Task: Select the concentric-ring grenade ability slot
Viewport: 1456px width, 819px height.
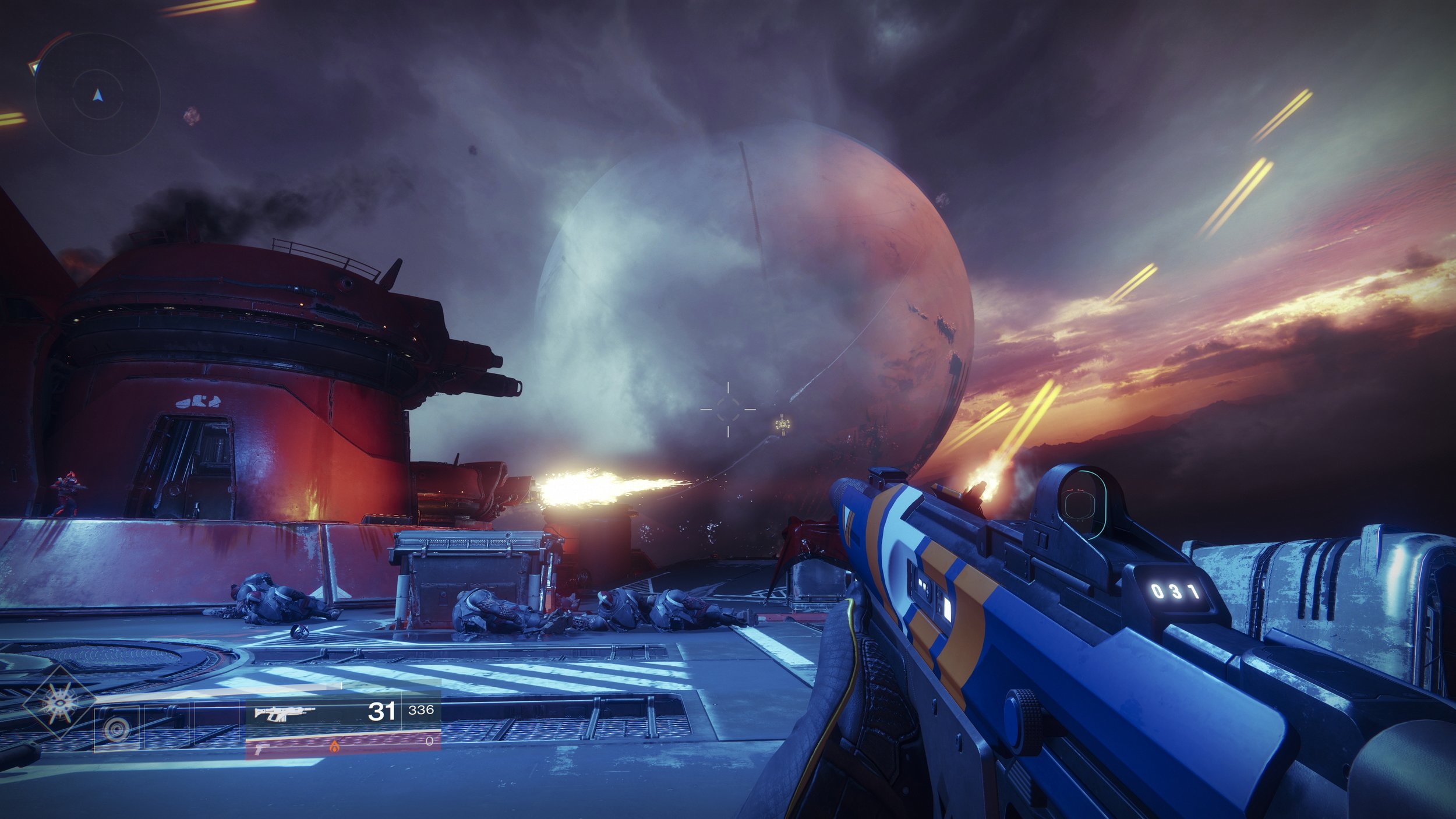Action: (x=116, y=729)
